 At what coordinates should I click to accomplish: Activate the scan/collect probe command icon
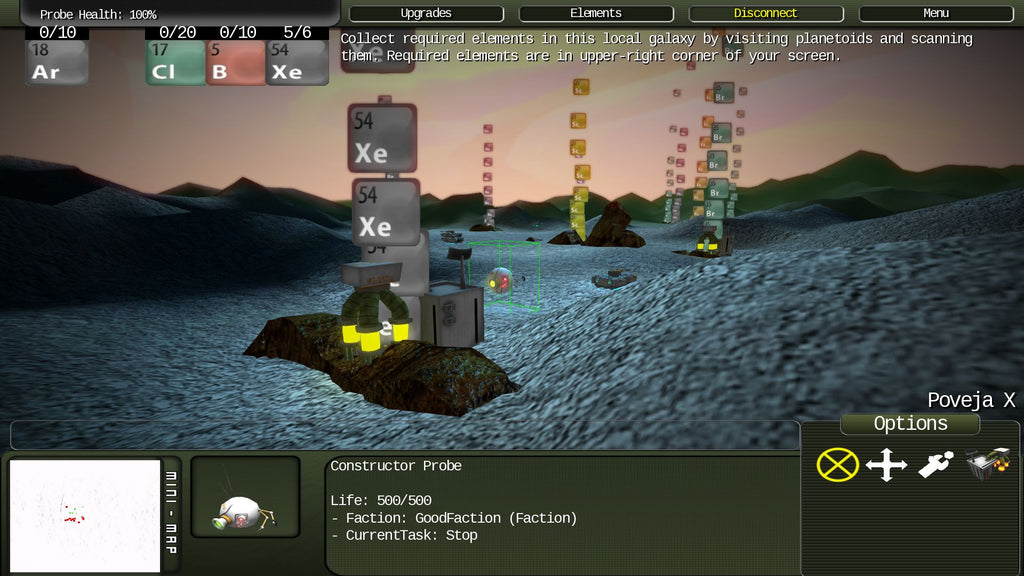click(x=936, y=465)
